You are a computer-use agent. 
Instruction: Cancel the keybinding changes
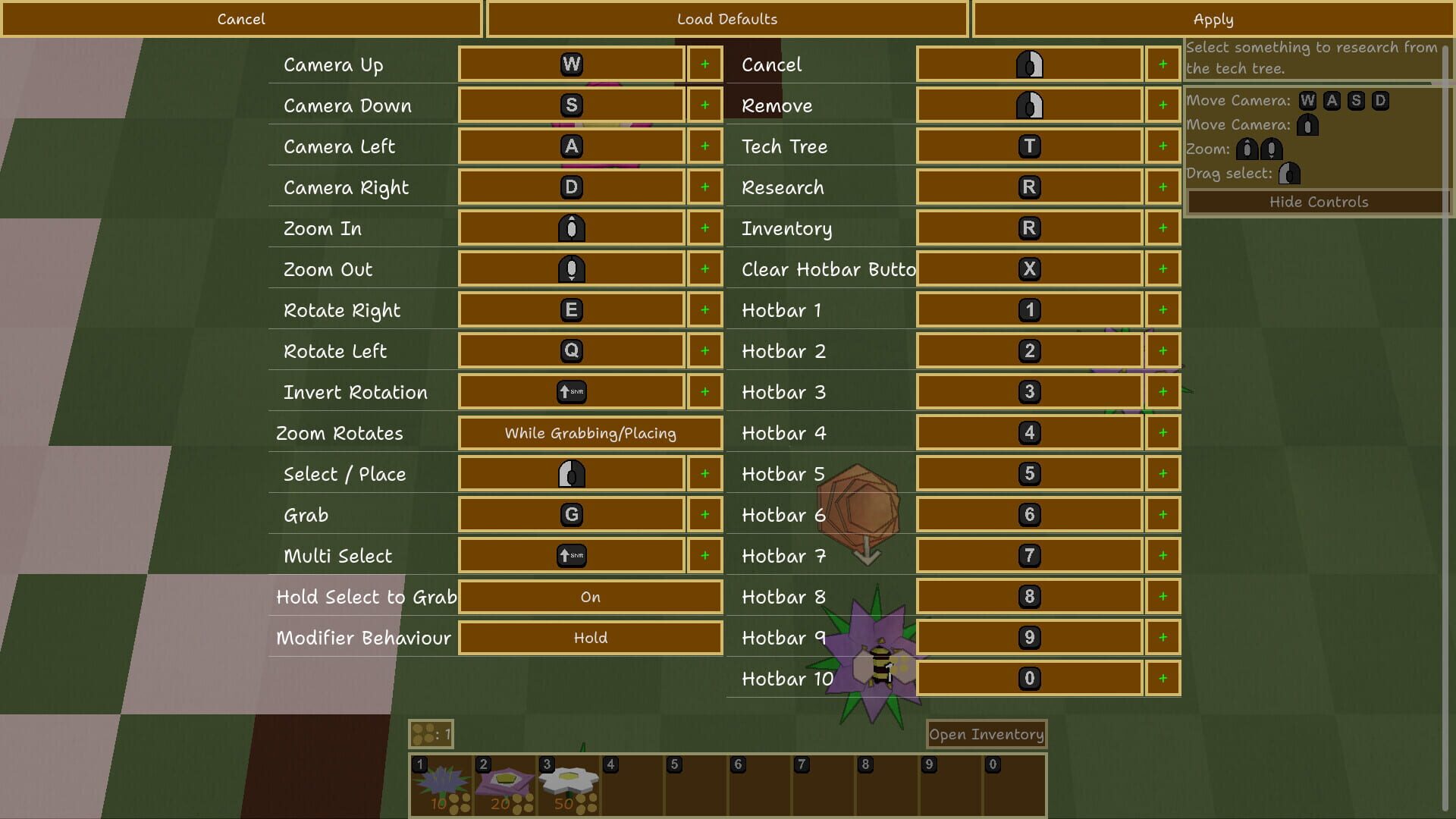tap(241, 19)
